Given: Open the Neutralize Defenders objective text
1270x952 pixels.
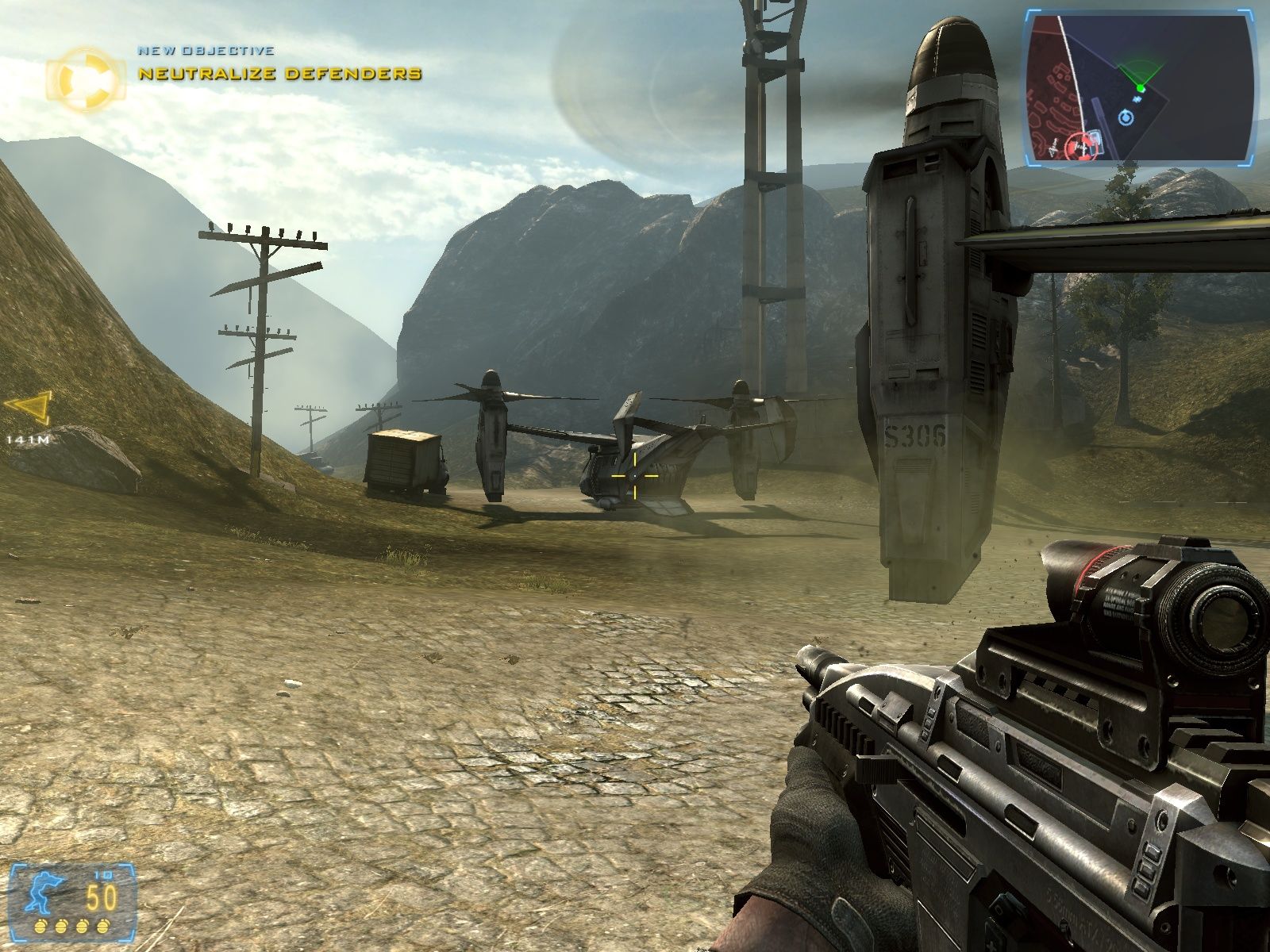Looking at the screenshot, I should (279, 74).
